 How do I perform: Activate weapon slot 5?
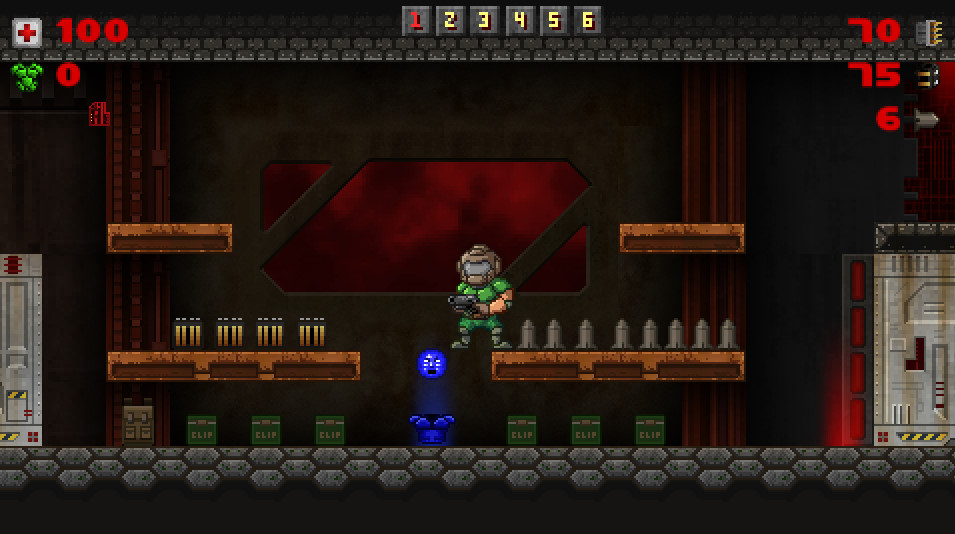(553, 20)
